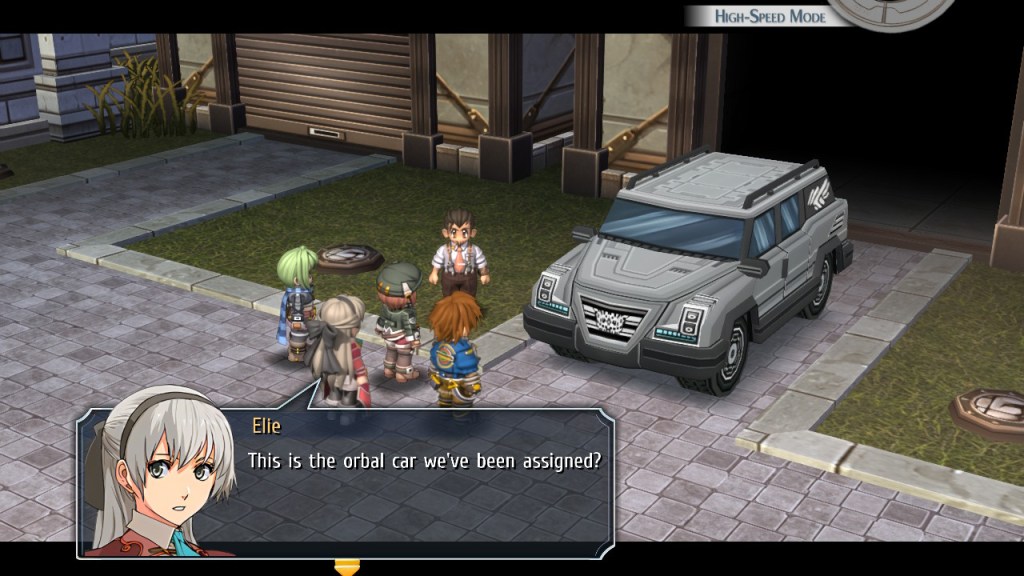Click the High-Speed Mode indicator

(x=766, y=16)
